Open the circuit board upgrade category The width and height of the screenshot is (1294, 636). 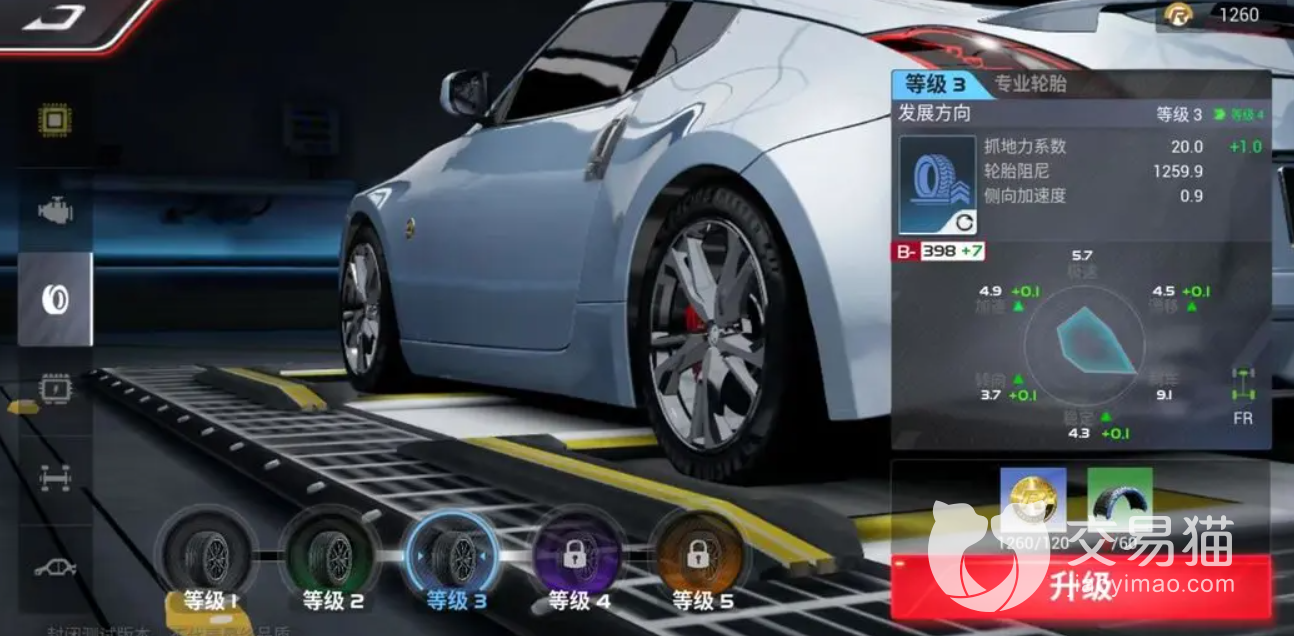pyautogui.click(x=55, y=388)
